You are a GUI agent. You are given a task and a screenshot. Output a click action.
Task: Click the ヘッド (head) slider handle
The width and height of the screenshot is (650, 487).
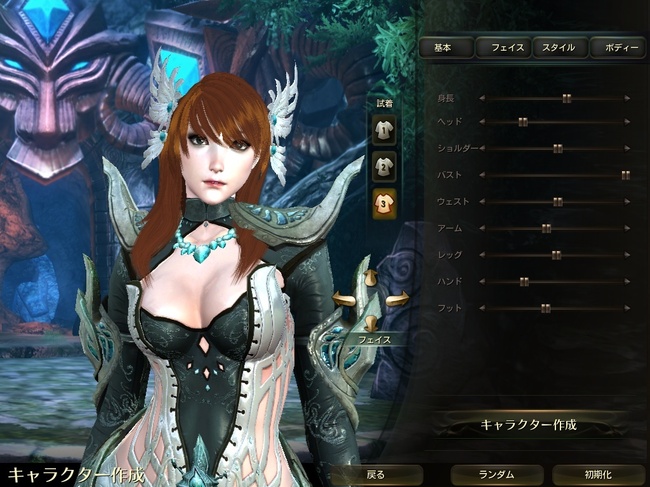click(522, 121)
